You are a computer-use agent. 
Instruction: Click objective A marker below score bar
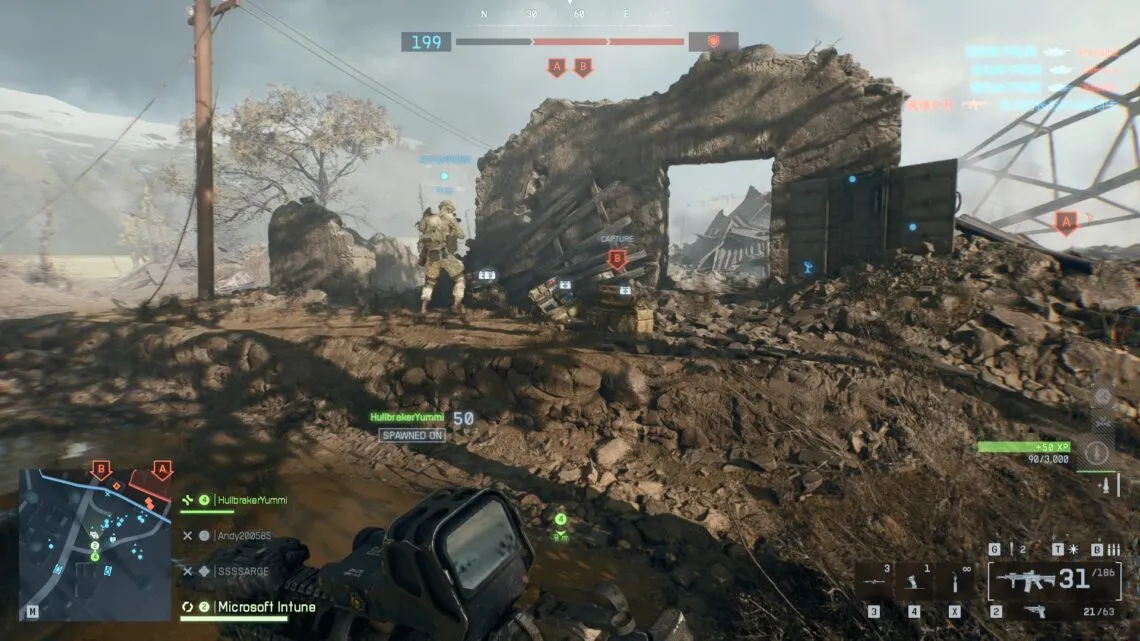[x=556, y=67]
